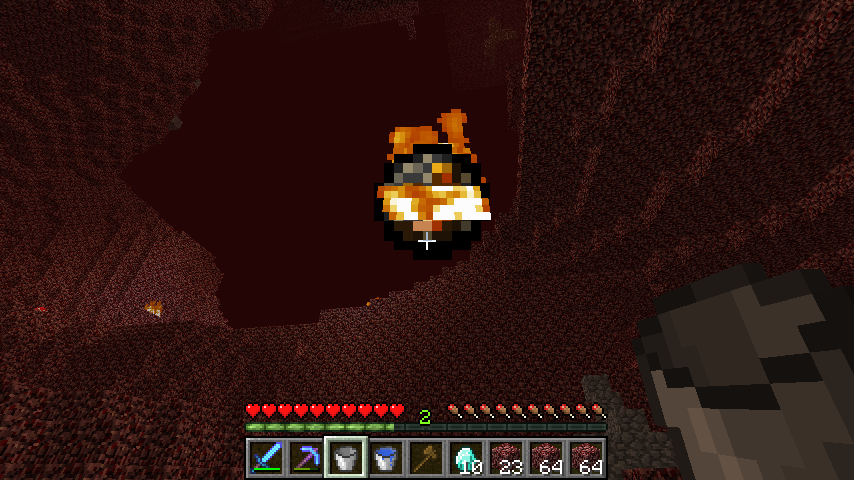This screenshot has height=480, width=854.
Task: Choose the empty bucket in the hotbar
Action: [x=346, y=458]
